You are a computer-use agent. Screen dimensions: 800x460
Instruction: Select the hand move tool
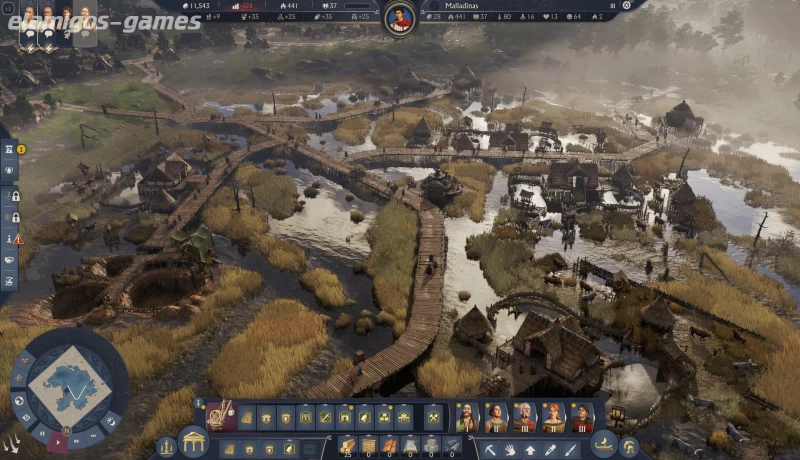pos(510,447)
